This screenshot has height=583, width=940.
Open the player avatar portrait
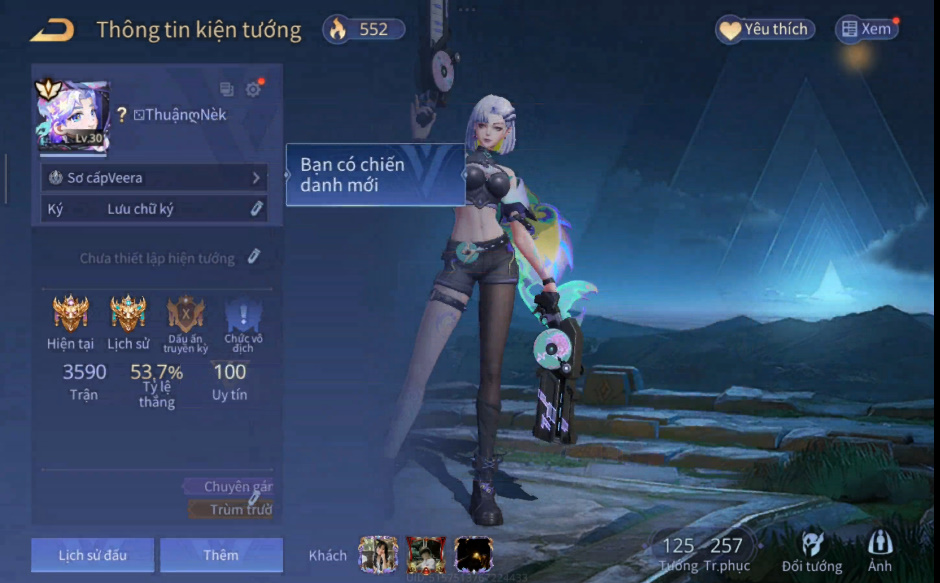click(72, 117)
